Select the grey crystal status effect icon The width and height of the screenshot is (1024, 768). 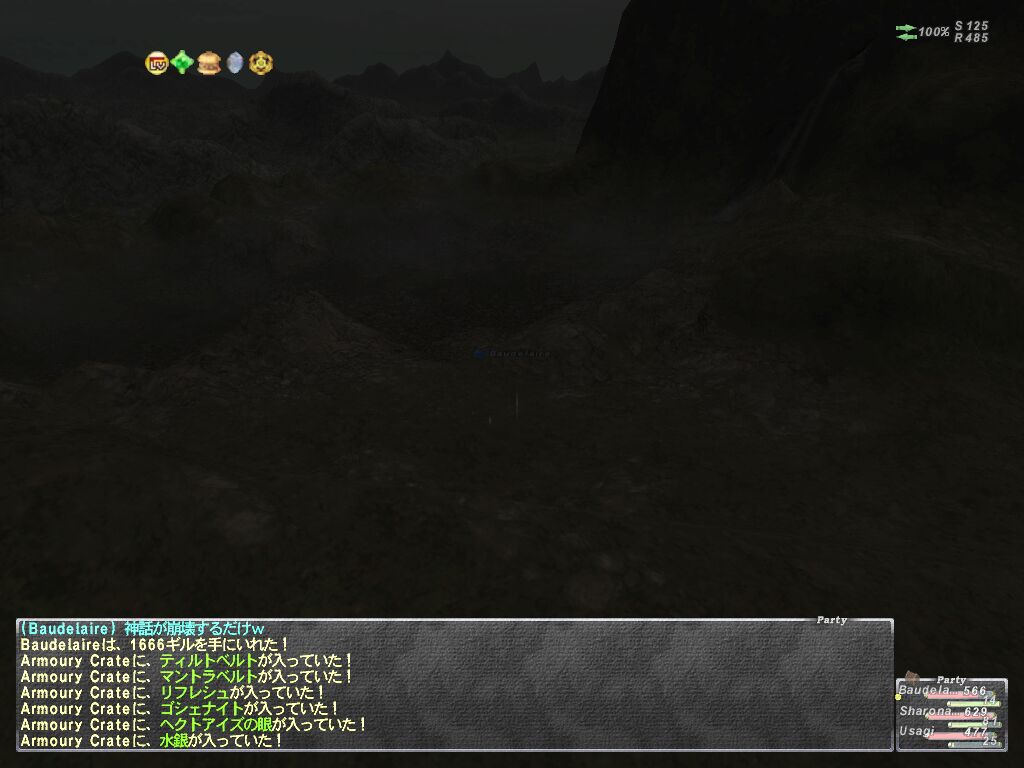235,63
